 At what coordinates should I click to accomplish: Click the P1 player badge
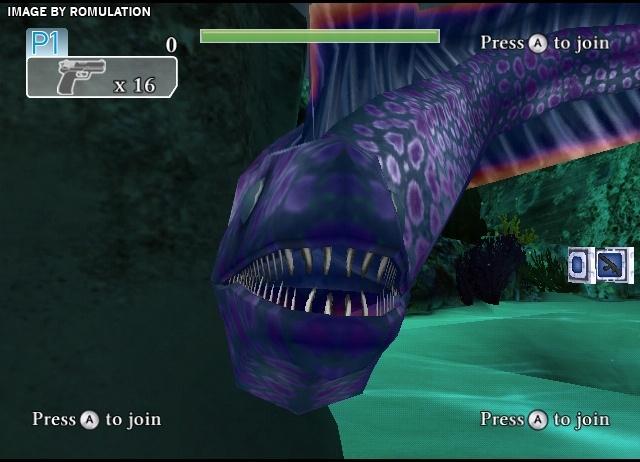pyautogui.click(x=43, y=42)
